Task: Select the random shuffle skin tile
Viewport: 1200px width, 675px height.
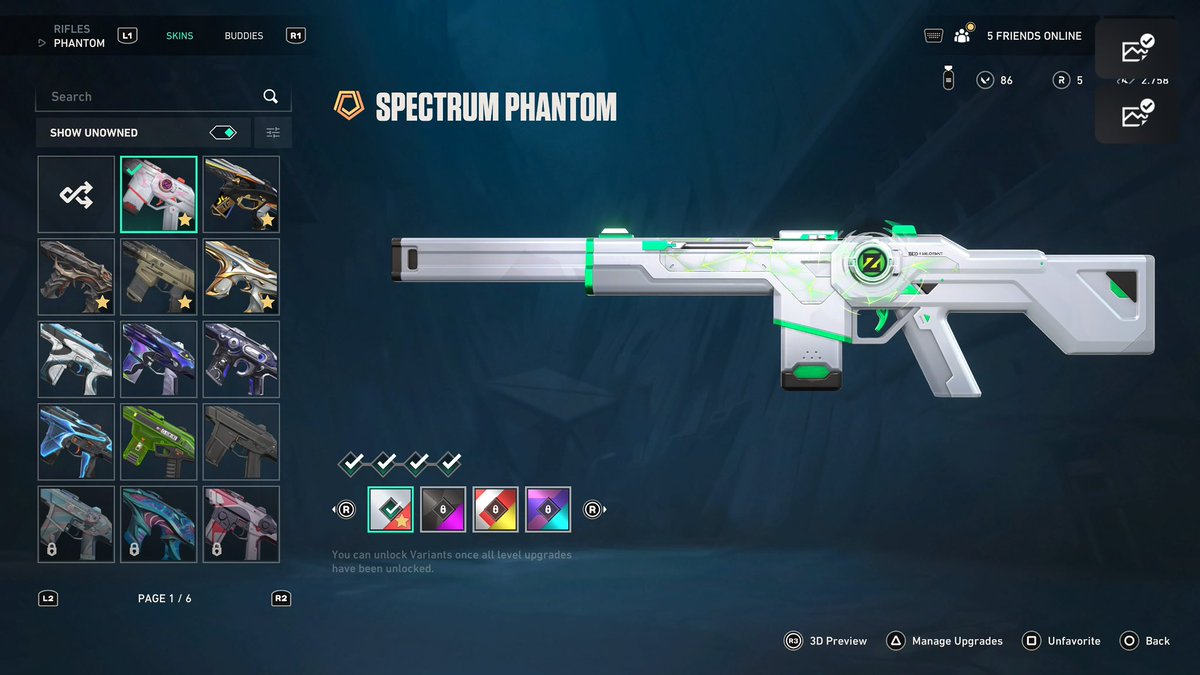Action: click(77, 195)
